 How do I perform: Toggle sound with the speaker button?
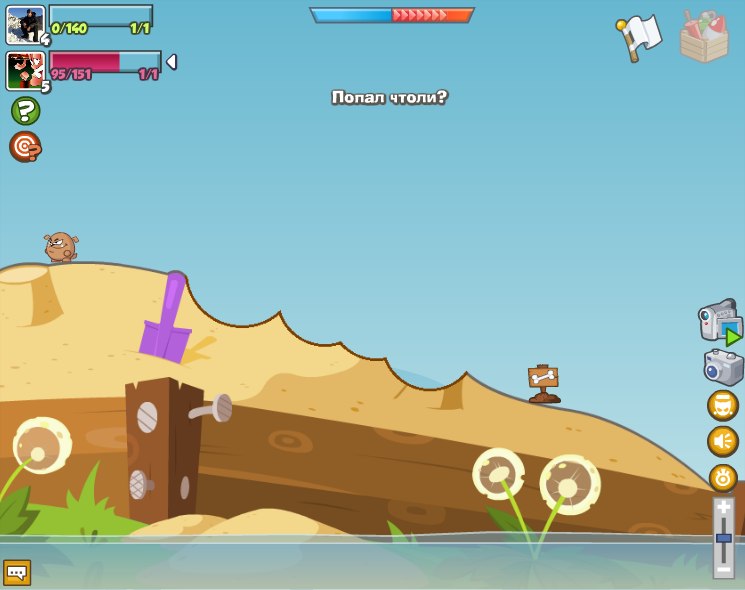tap(722, 441)
